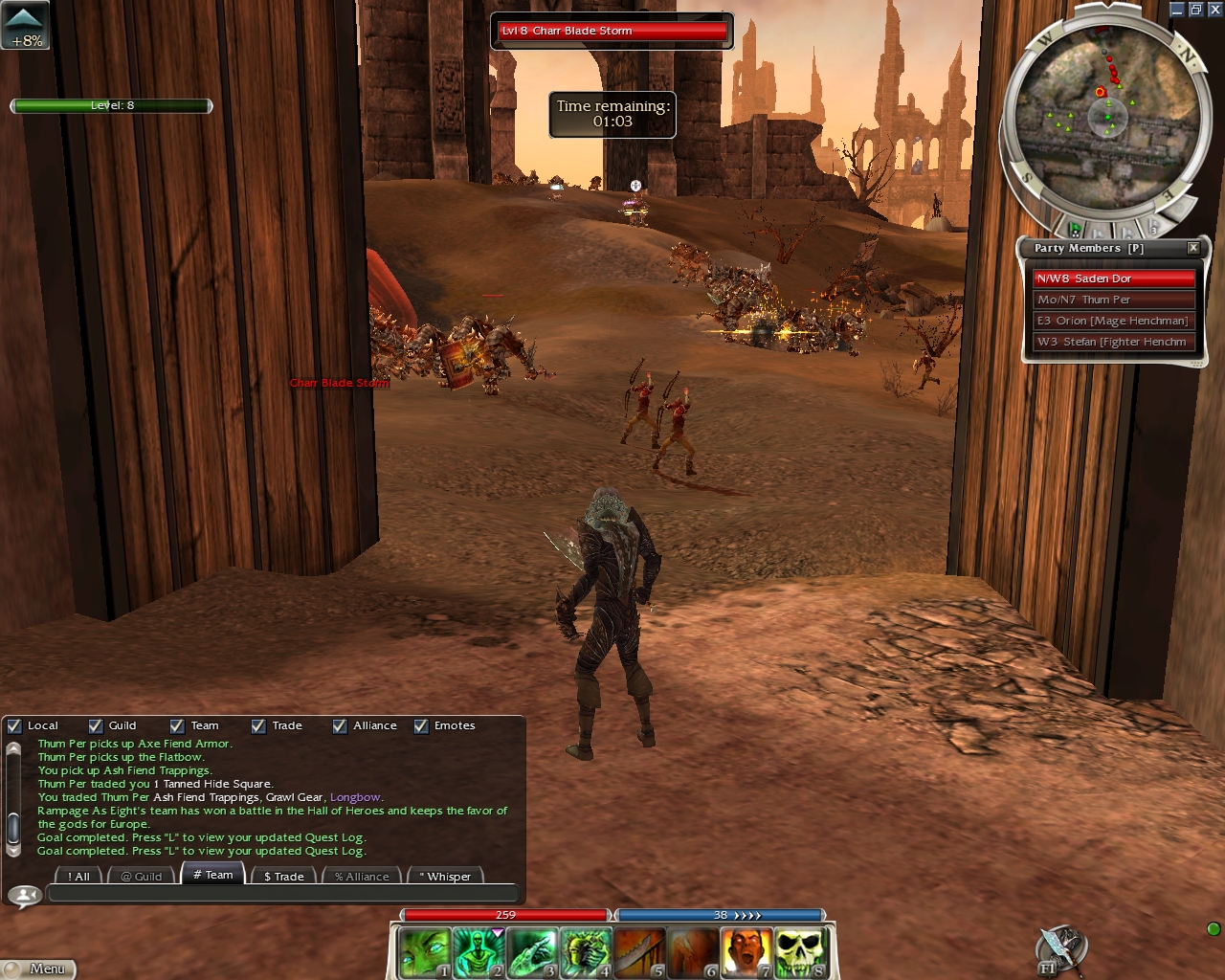The height and width of the screenshot is (980, 1225).
Task: Close the Party Members panel
Action: (x=1193, y=248)
